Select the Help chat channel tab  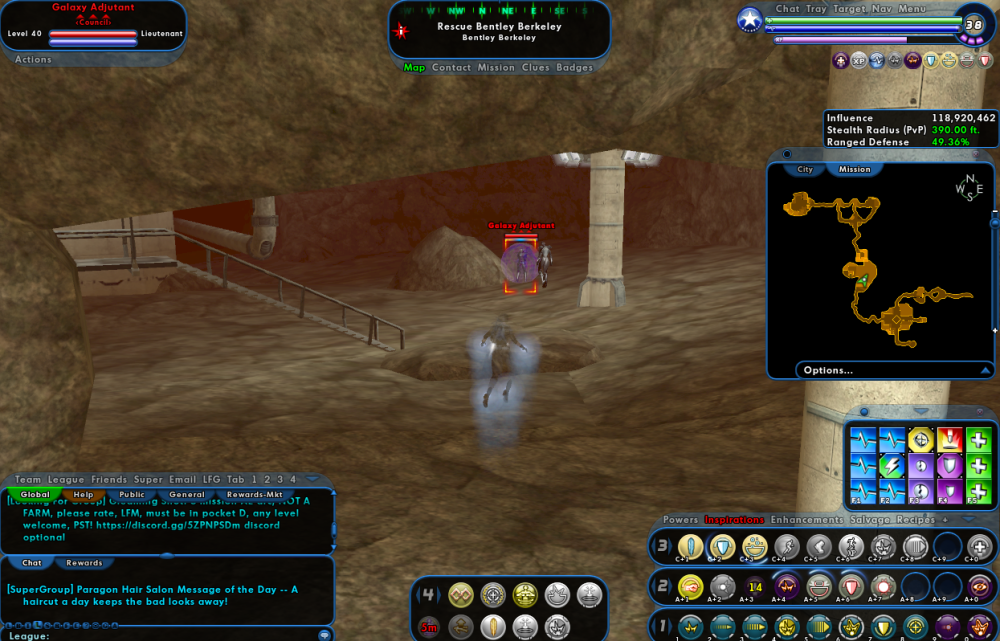[x=83, y=494]
